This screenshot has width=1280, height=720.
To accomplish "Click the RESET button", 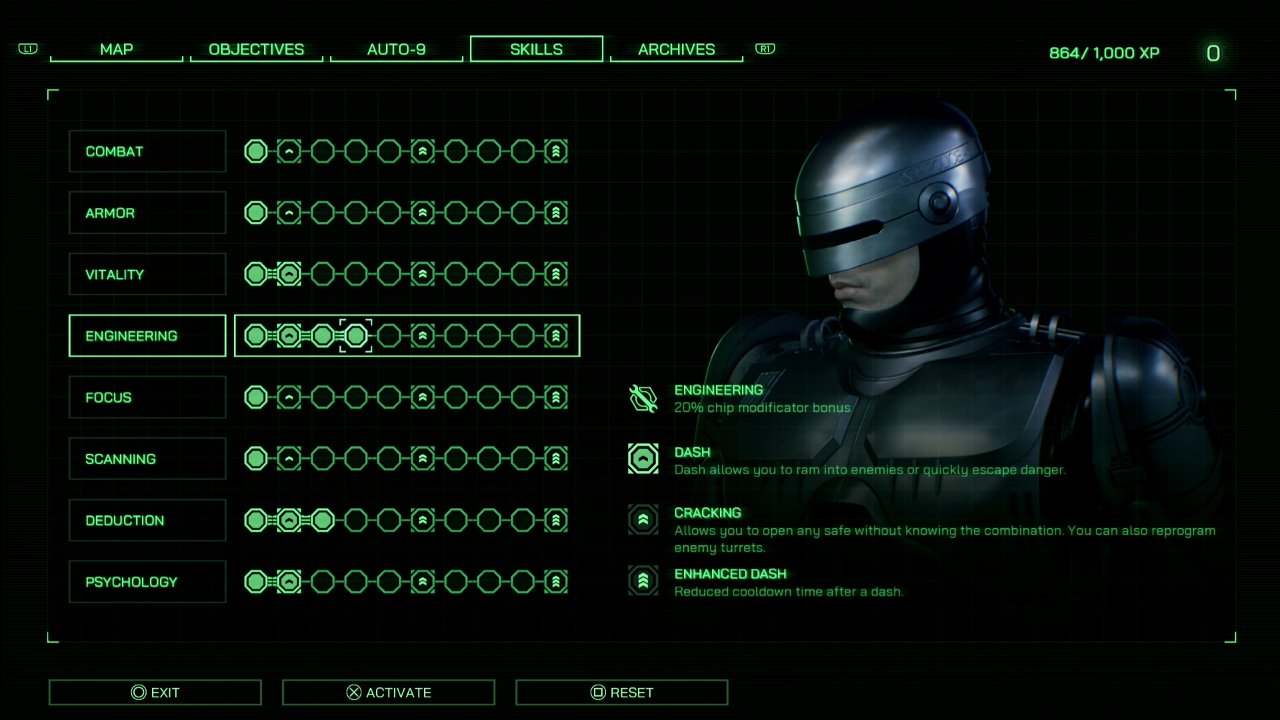I will point(621,691).
